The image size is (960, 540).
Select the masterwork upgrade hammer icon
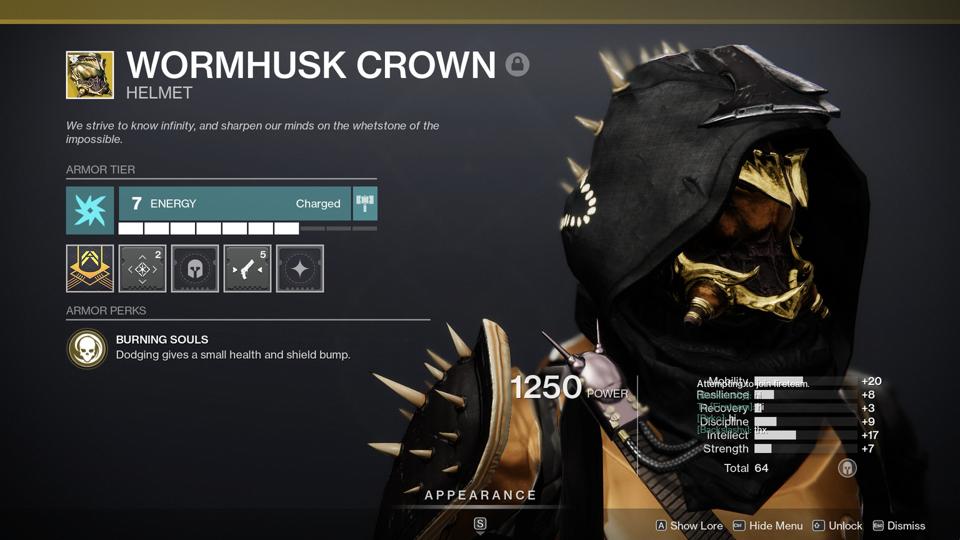point(365,203)
